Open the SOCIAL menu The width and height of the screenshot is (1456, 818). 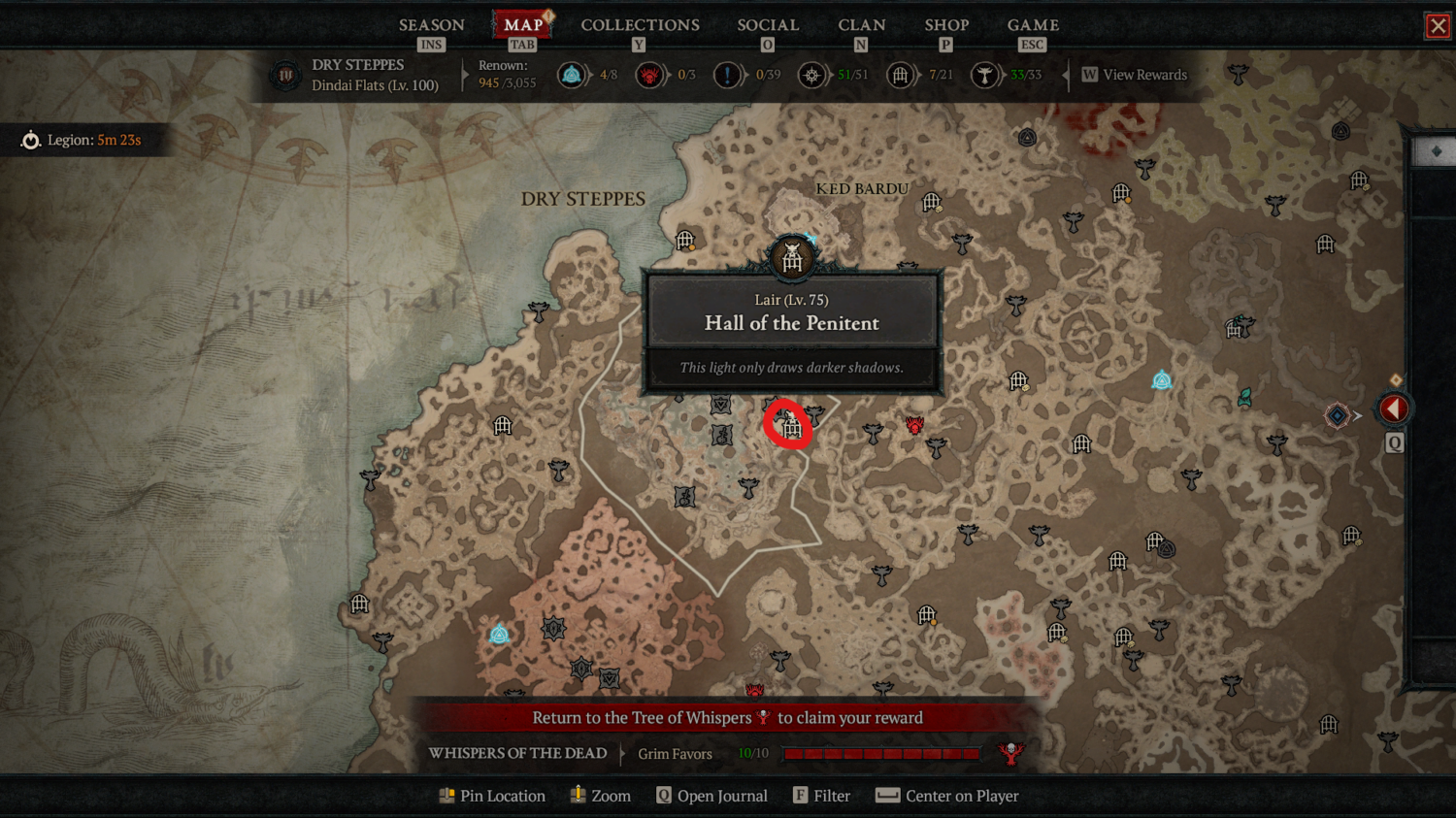(767, 25)
